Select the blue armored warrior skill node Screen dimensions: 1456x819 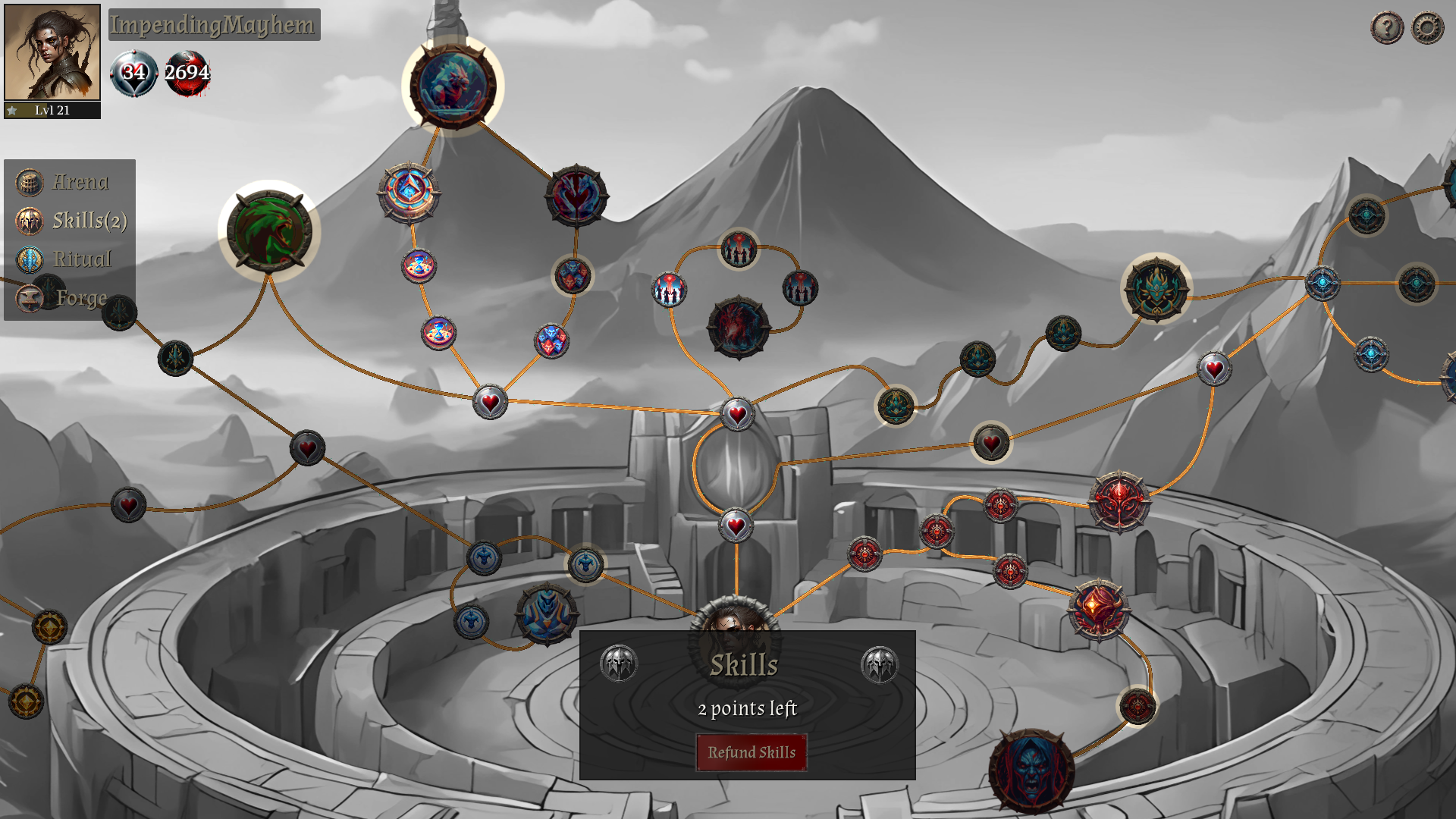[546, 613]
